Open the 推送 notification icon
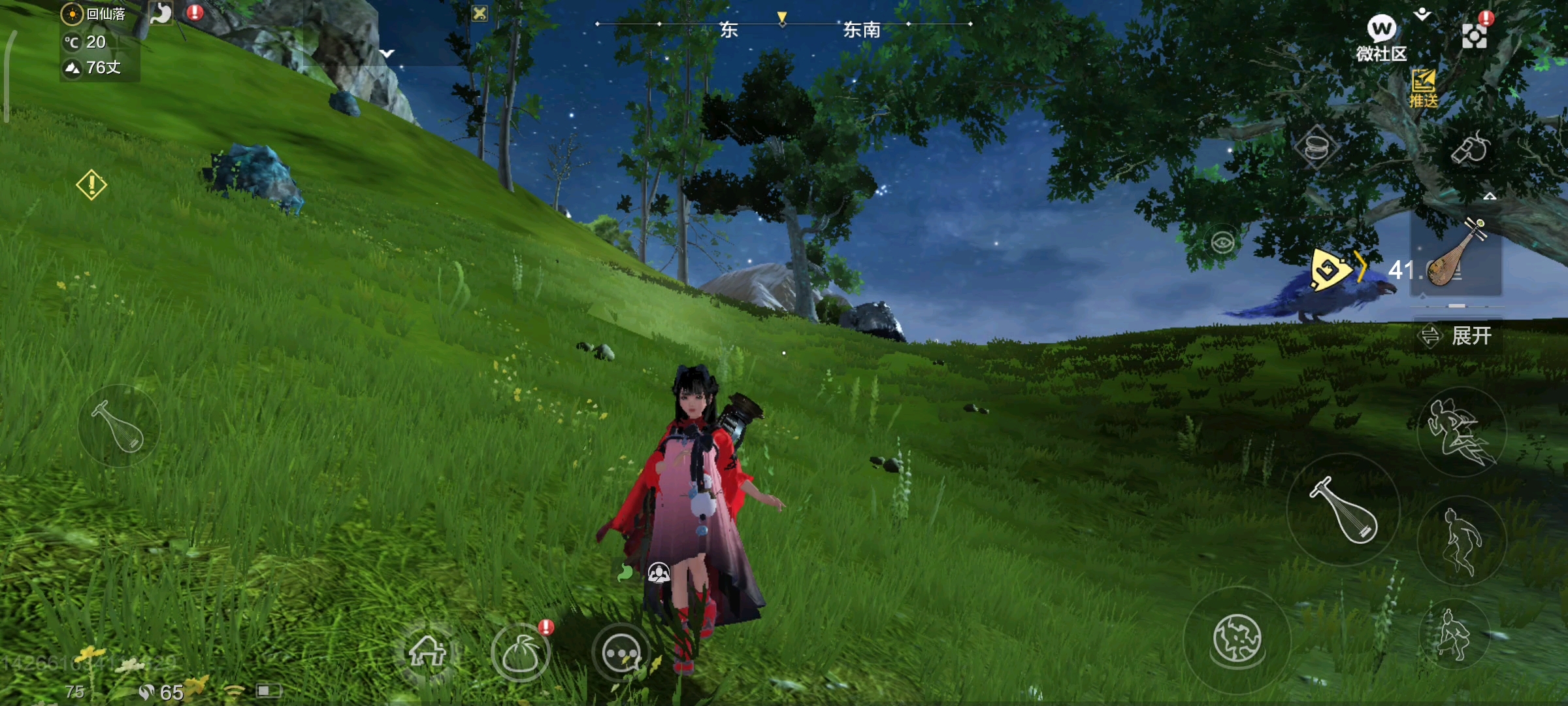1568x706 pixels. pos(1423,88)
